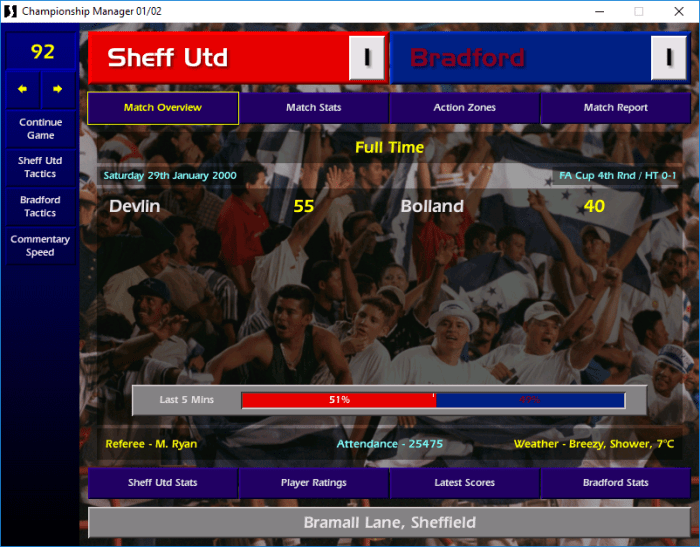Show the Action Zones tab
The width and height of the screenshot is (700, 547).
pyautogui.click(x=464, y=108)
